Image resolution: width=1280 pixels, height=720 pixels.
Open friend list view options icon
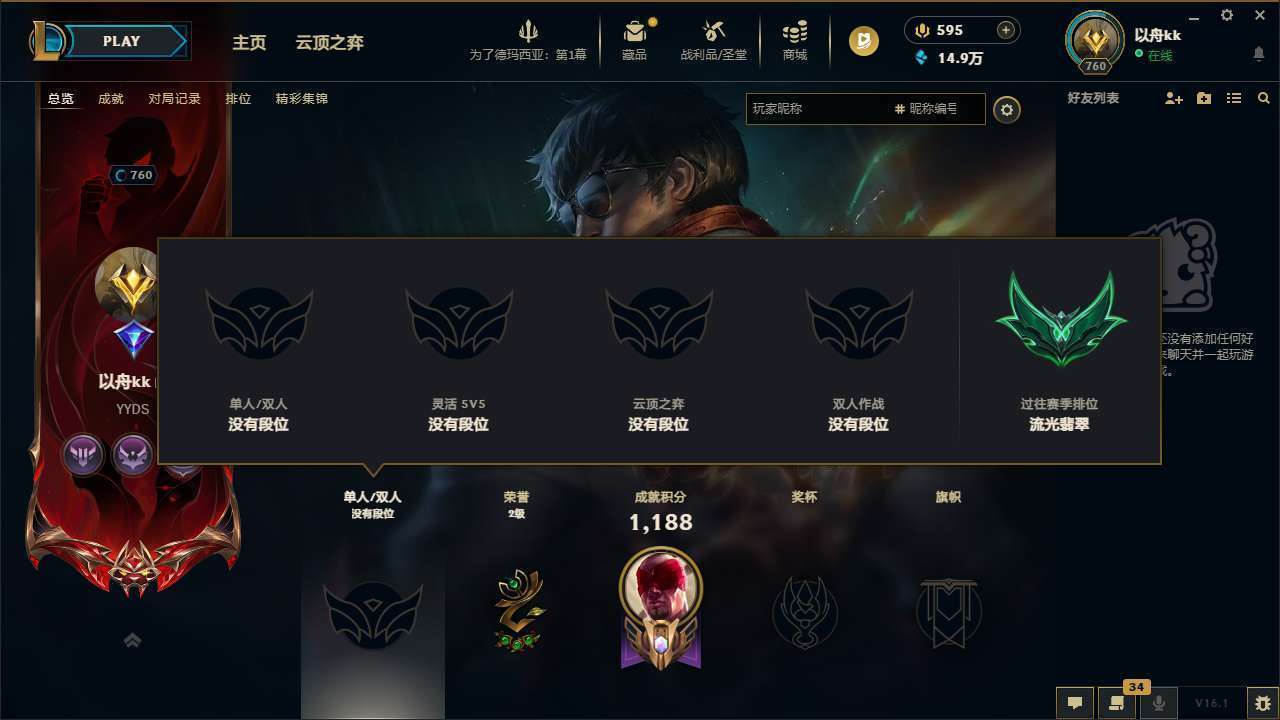coord(1233,98)
